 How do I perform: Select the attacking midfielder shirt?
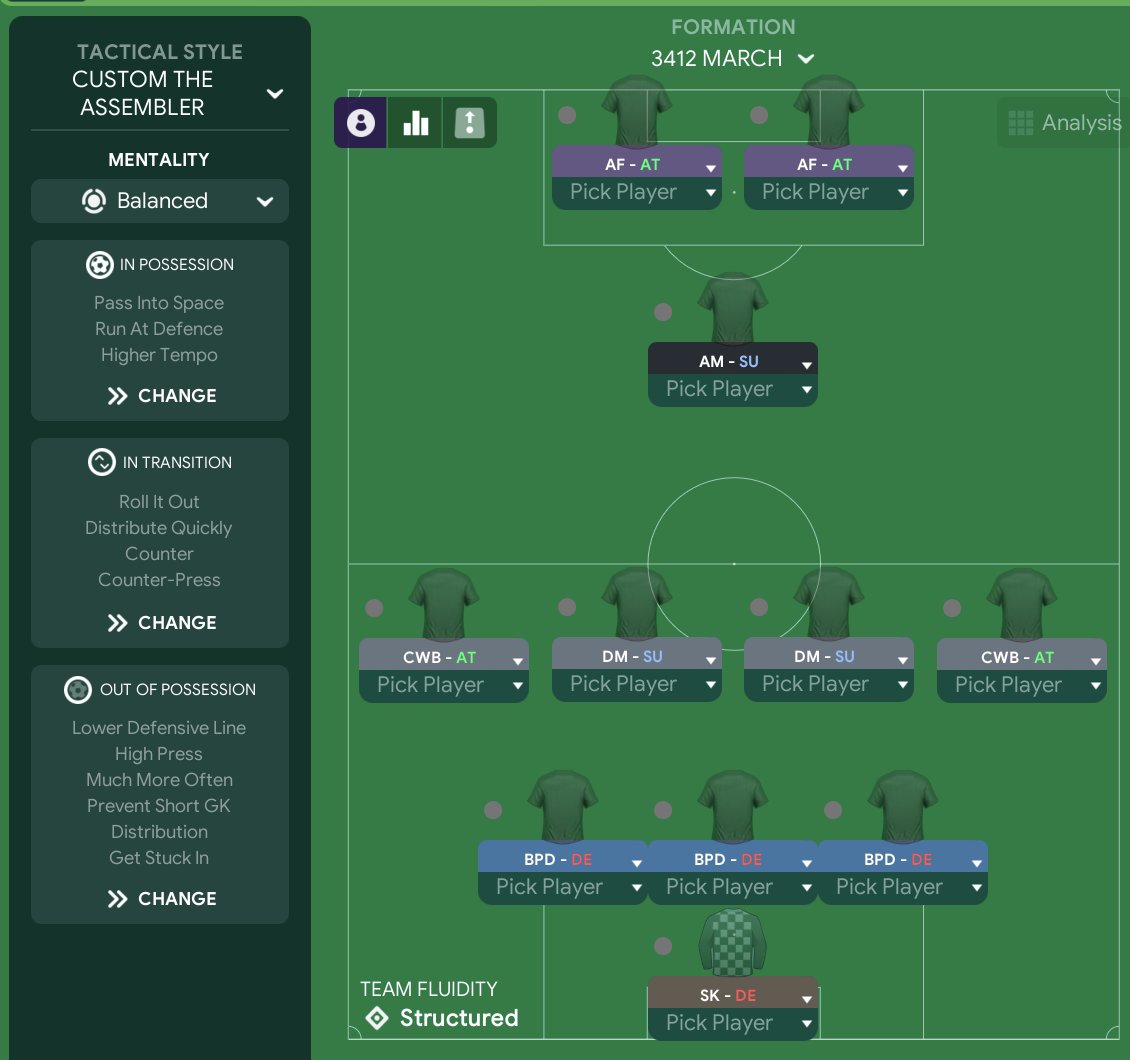point(733,309)
